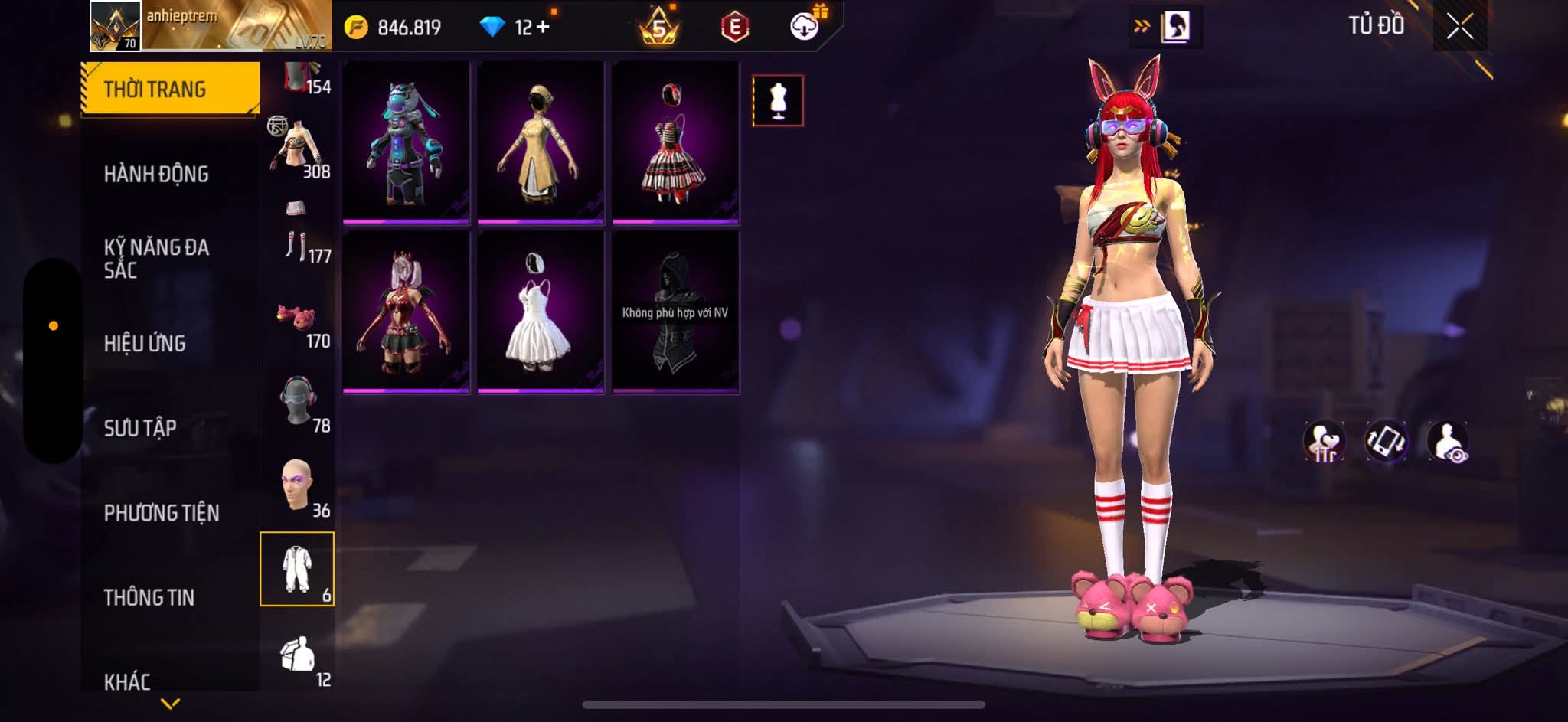
Task: Add diamonds with the plus button
Action: point(543,28)
